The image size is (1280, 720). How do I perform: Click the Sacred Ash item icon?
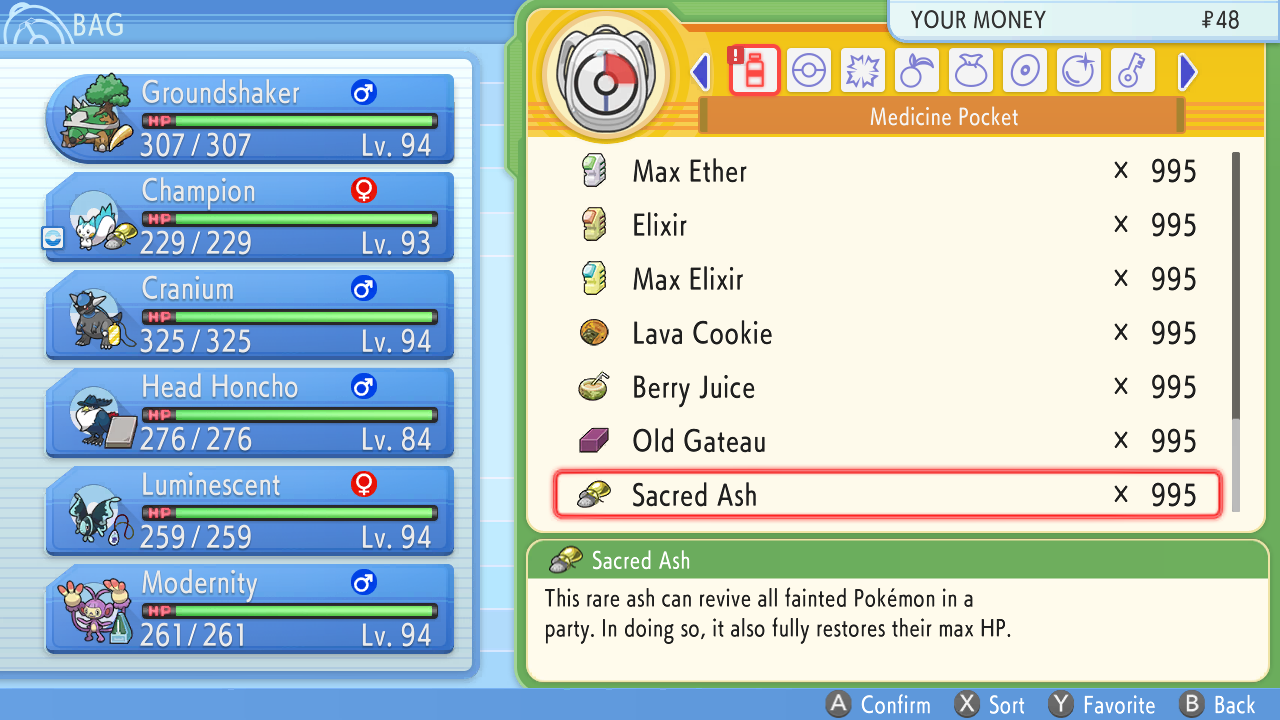[593, 493]
